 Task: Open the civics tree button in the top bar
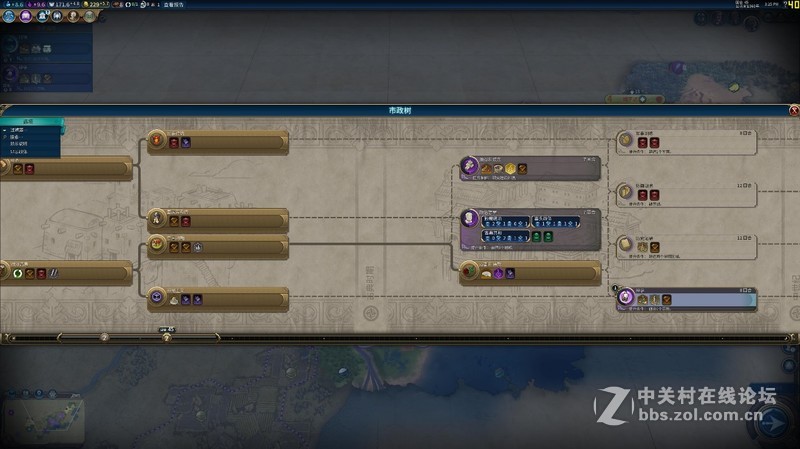click(x=26, y=17)
